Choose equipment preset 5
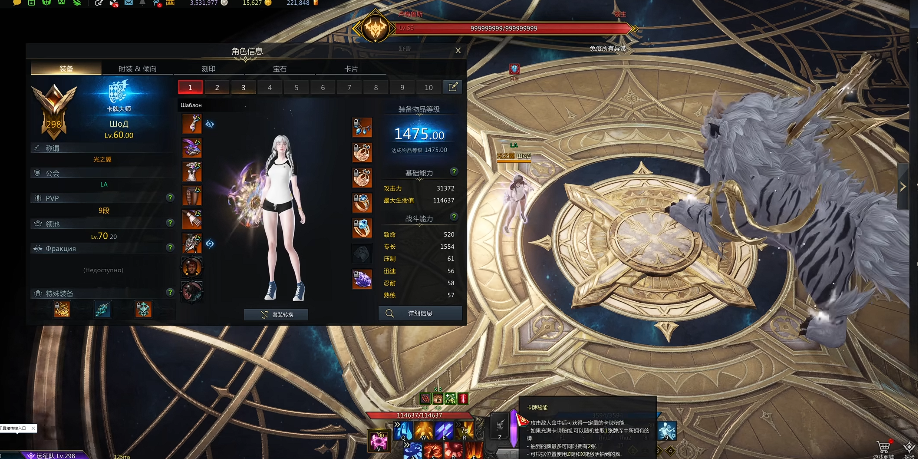This screenshot has height=459, width=918. (297, 87)
